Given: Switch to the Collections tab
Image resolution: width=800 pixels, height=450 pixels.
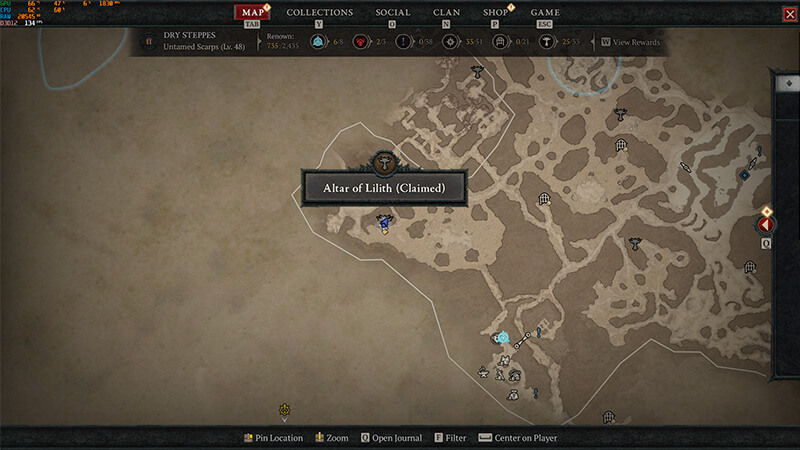Looking at the screenshot, I should [320, 12].
